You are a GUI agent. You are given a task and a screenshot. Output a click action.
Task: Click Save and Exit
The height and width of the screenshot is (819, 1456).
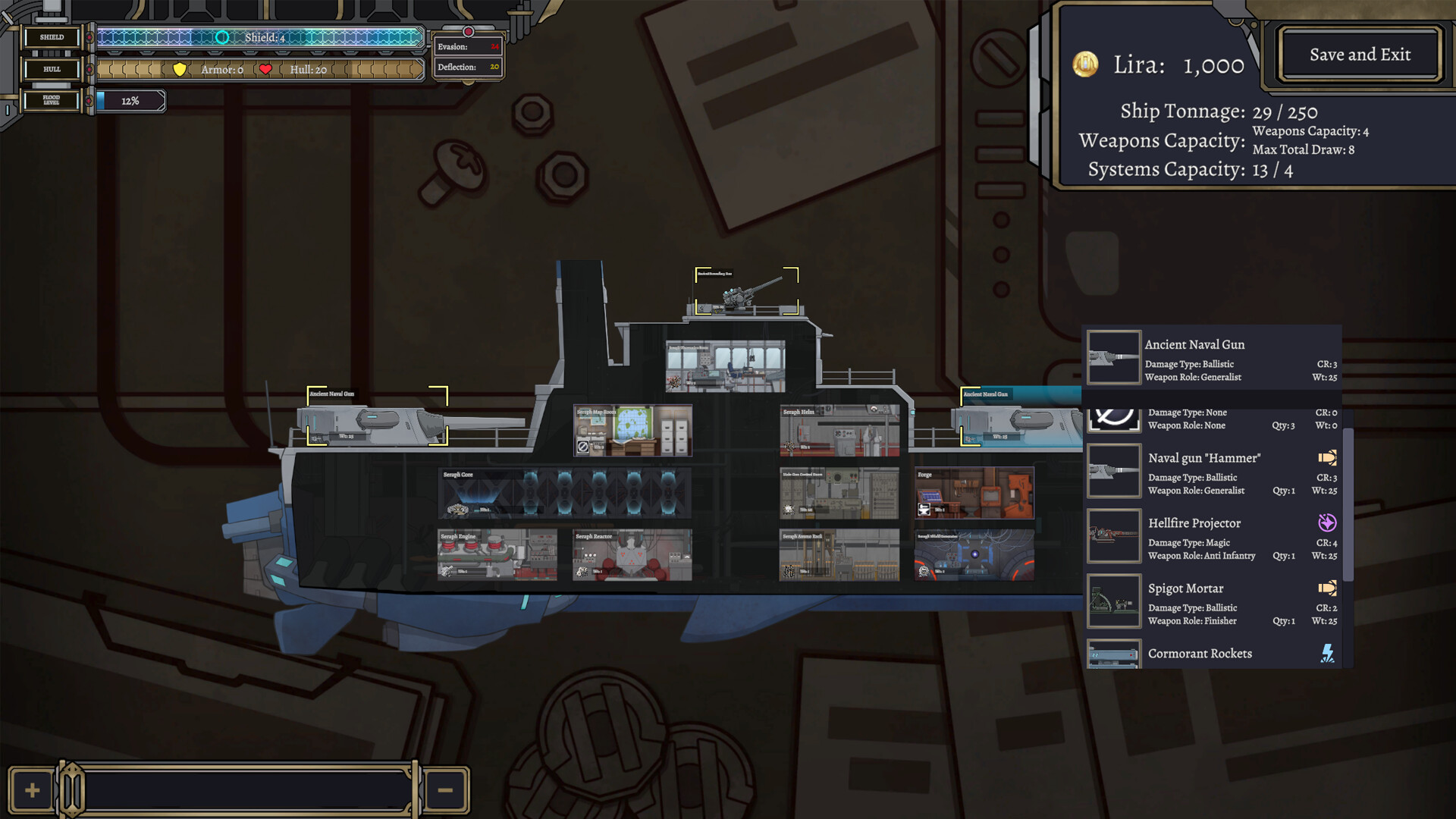[x=1360, y=54]
